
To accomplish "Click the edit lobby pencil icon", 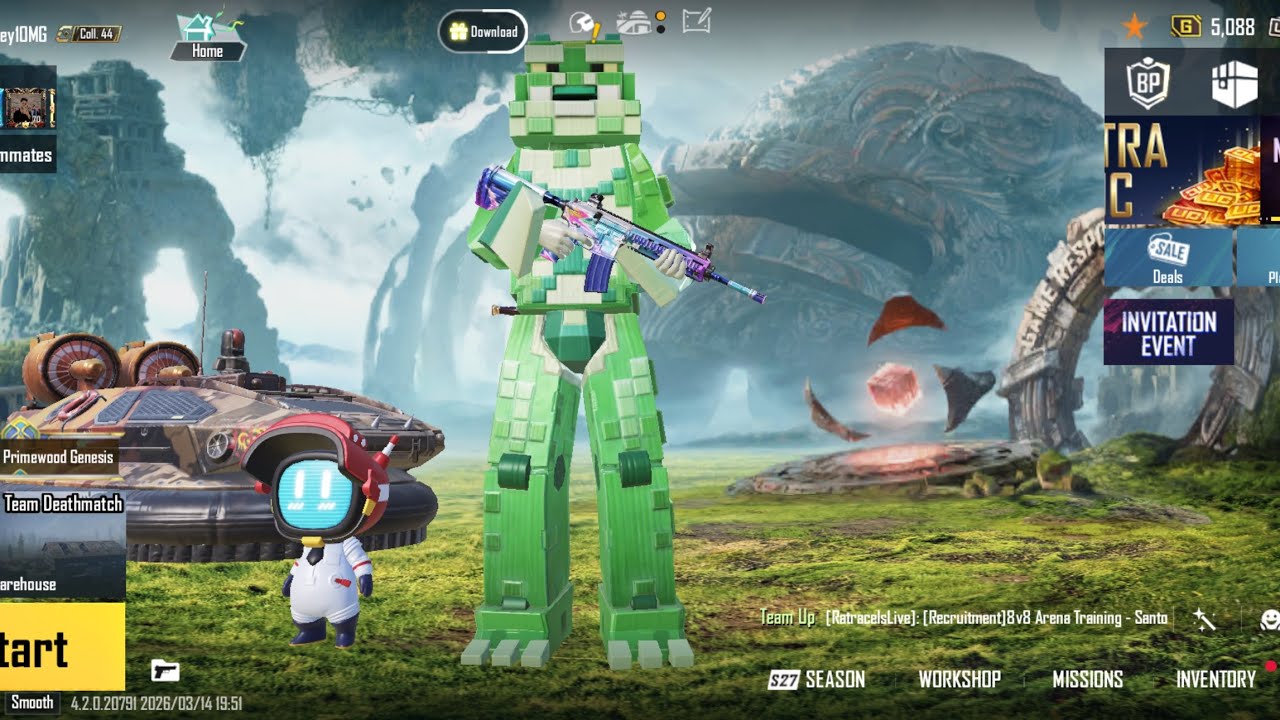I will [696, 21].
